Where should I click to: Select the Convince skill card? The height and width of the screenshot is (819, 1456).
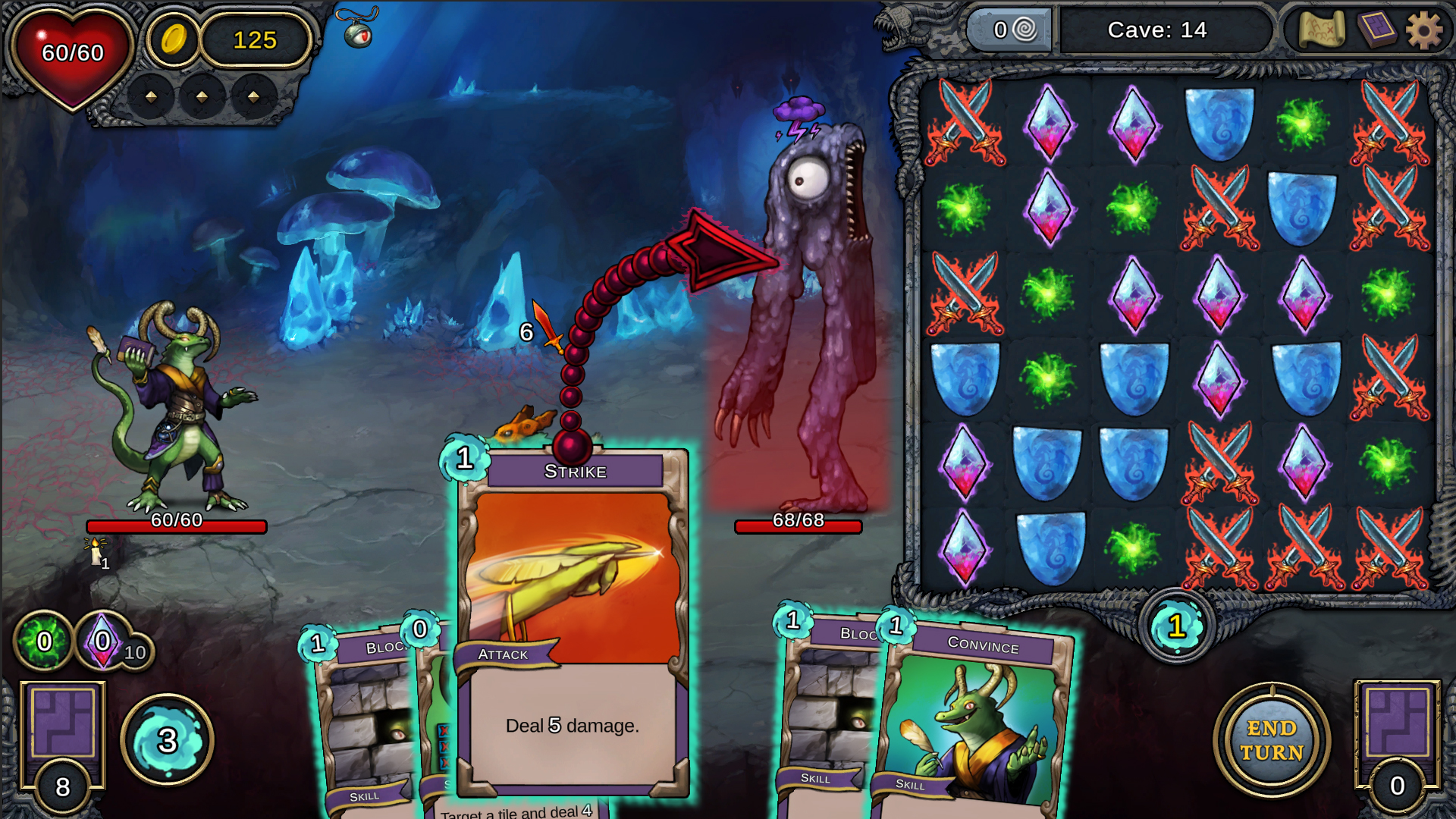point(978,720)
